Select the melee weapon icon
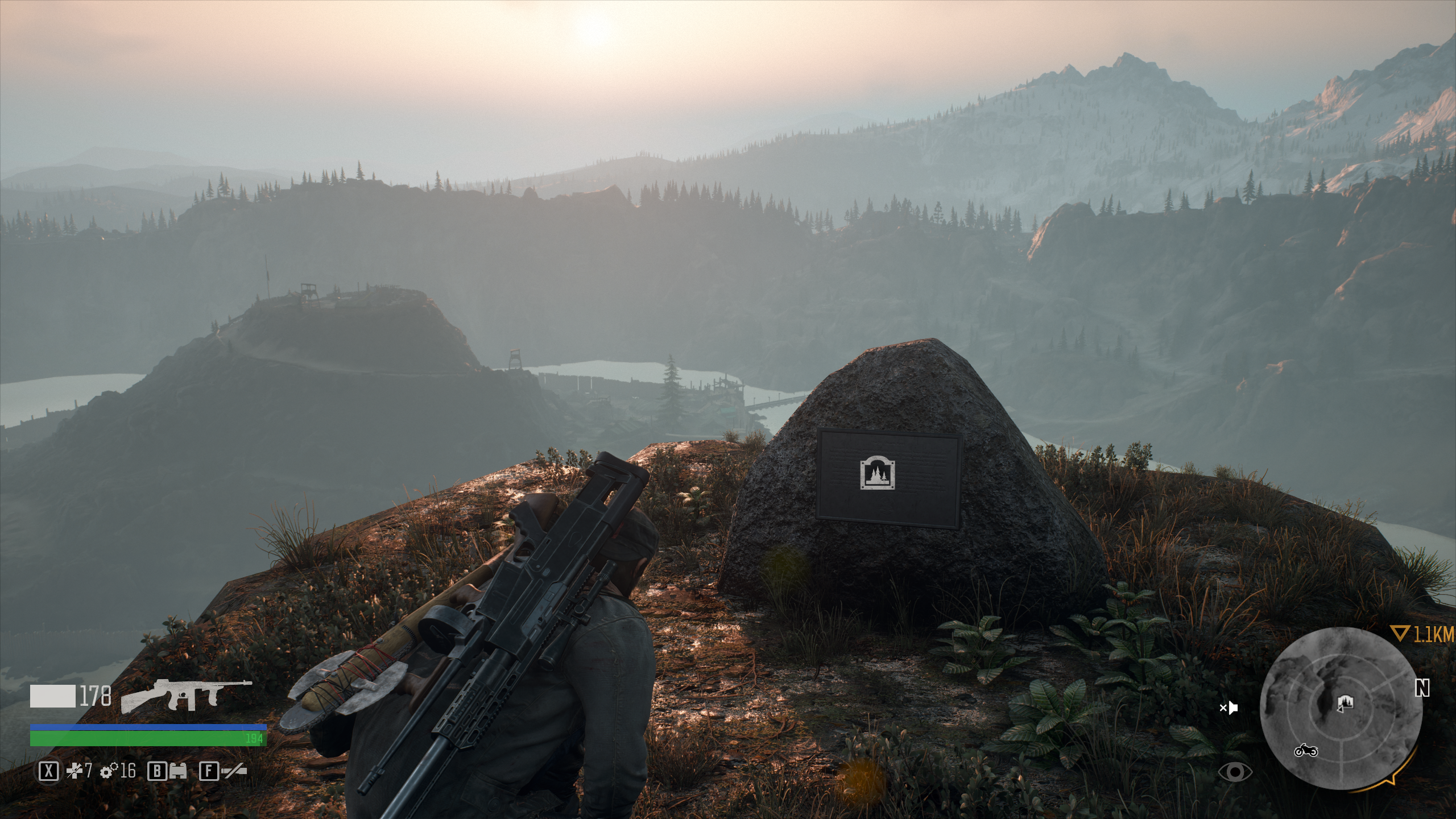The height and width of the screenshot is (819, 1456). click(234, 771)
